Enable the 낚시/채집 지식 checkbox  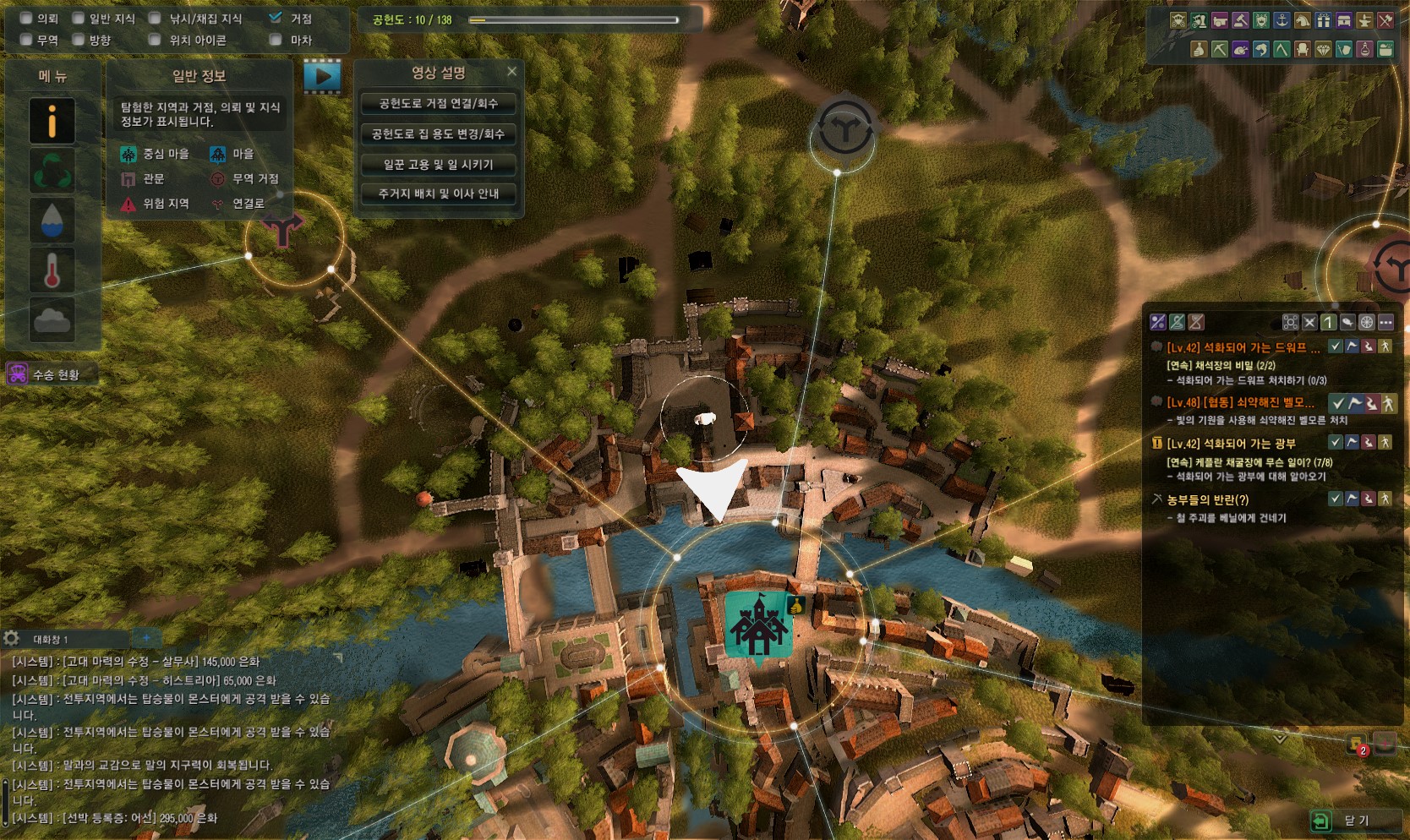click(155, 19)
